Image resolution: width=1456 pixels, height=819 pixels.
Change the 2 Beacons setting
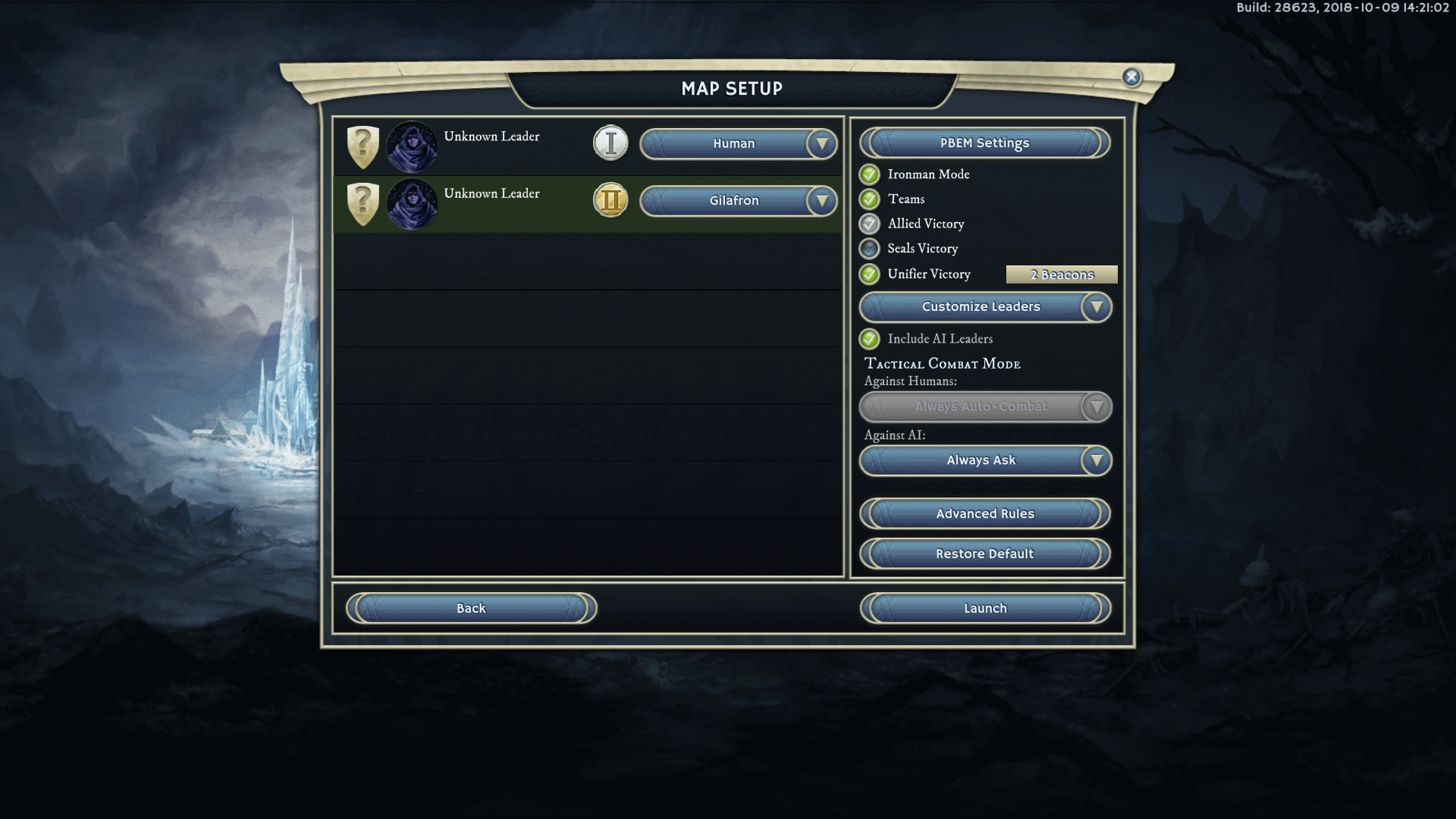click(x=1061, y=275)
